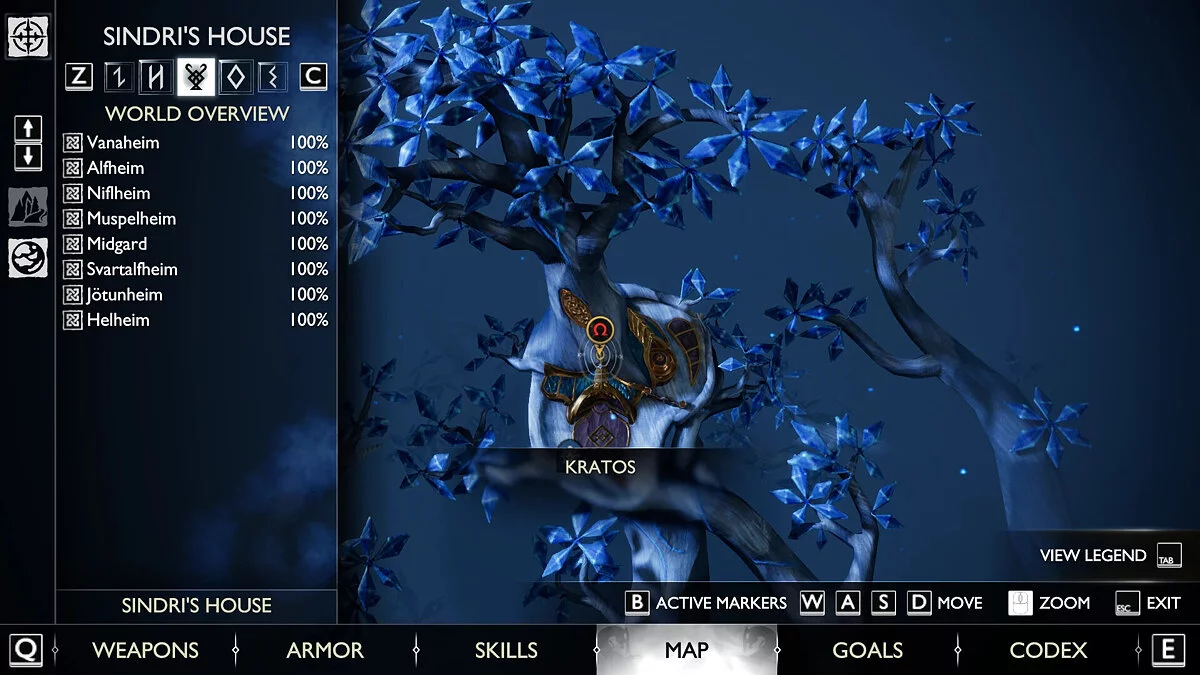Open the Armor tab
Screen dimensions: 1200x675
tap(325, 650)
